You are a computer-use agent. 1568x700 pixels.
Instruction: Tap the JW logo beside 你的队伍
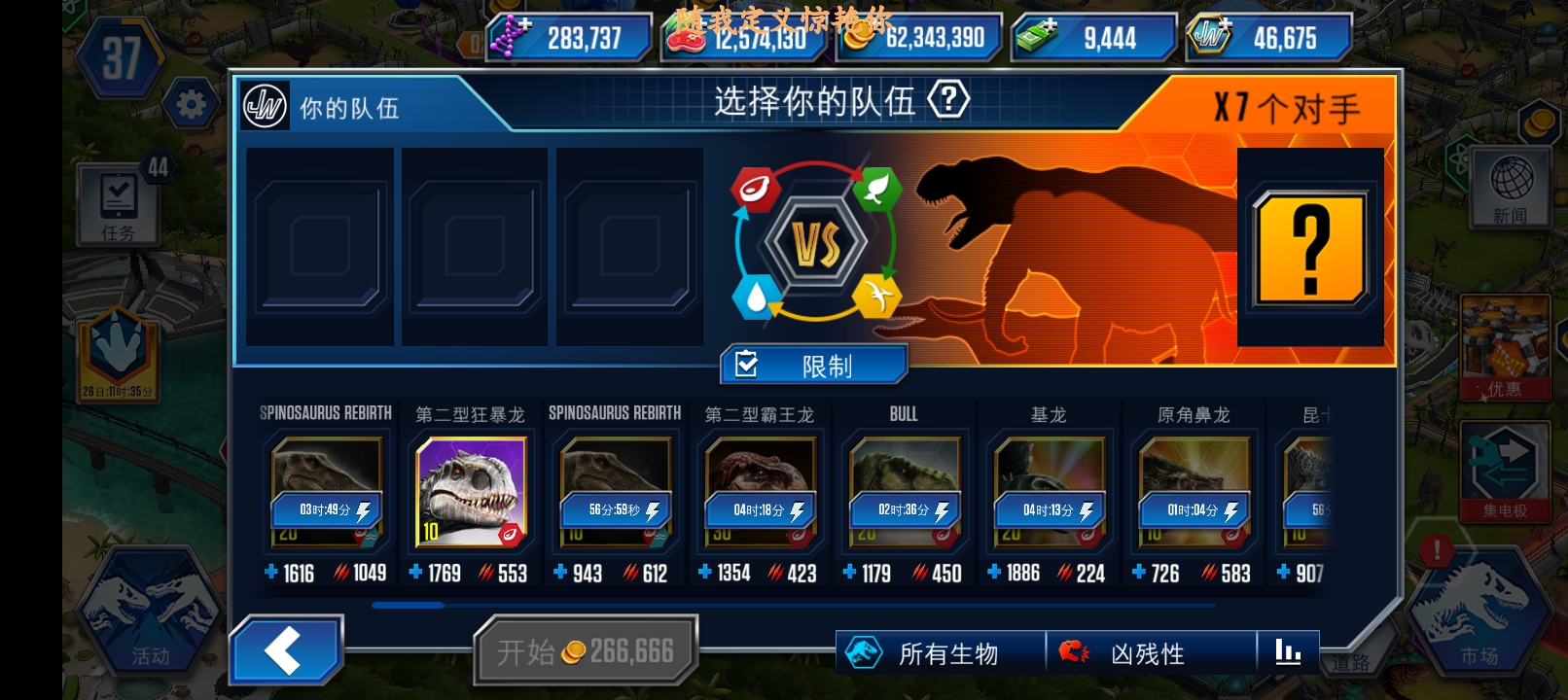(264, 106)
